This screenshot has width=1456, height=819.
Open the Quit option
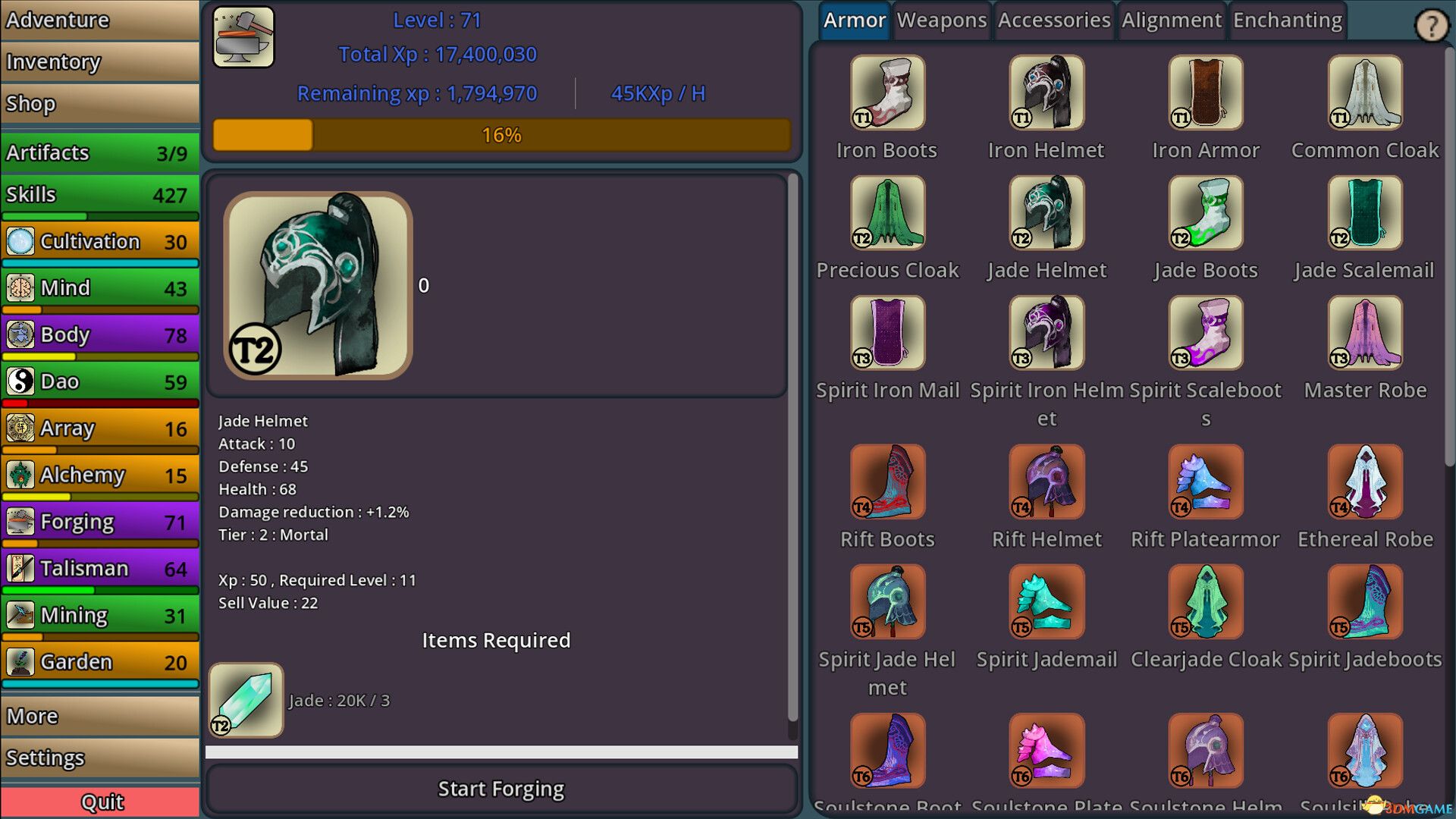pos(99,802)
